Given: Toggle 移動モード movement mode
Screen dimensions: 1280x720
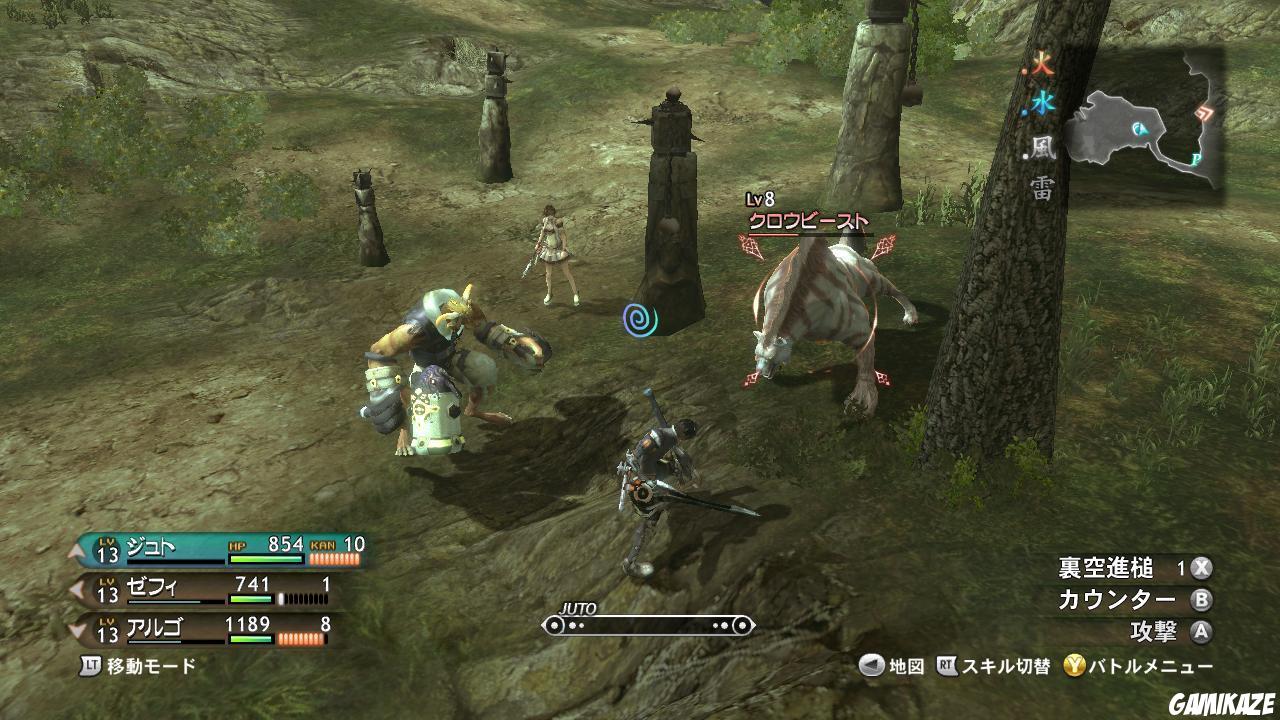Looking at the screenshot, I should click(x=140, y=665).
